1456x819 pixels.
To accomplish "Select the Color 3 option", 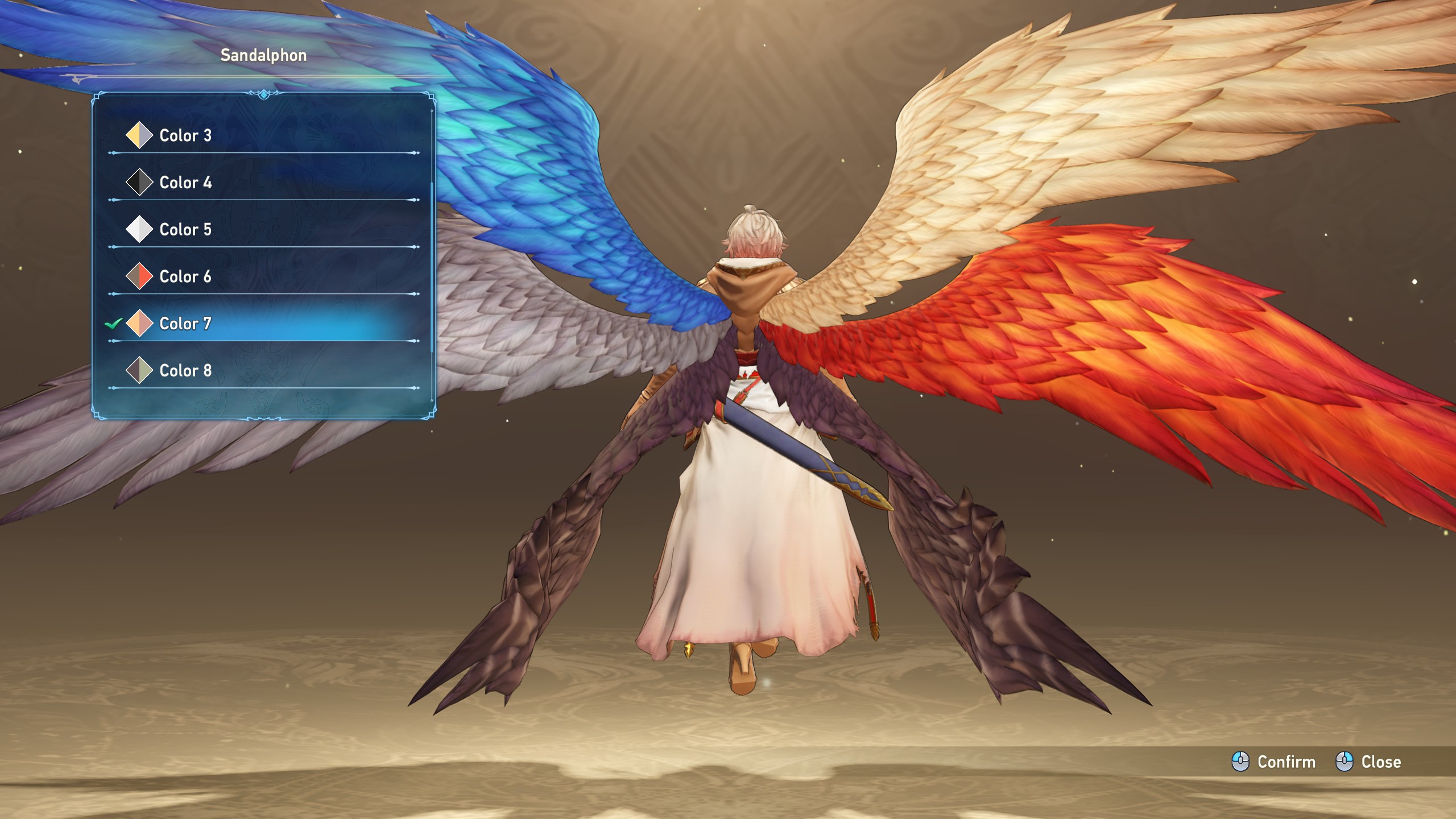I will click(x=185, y=135).
